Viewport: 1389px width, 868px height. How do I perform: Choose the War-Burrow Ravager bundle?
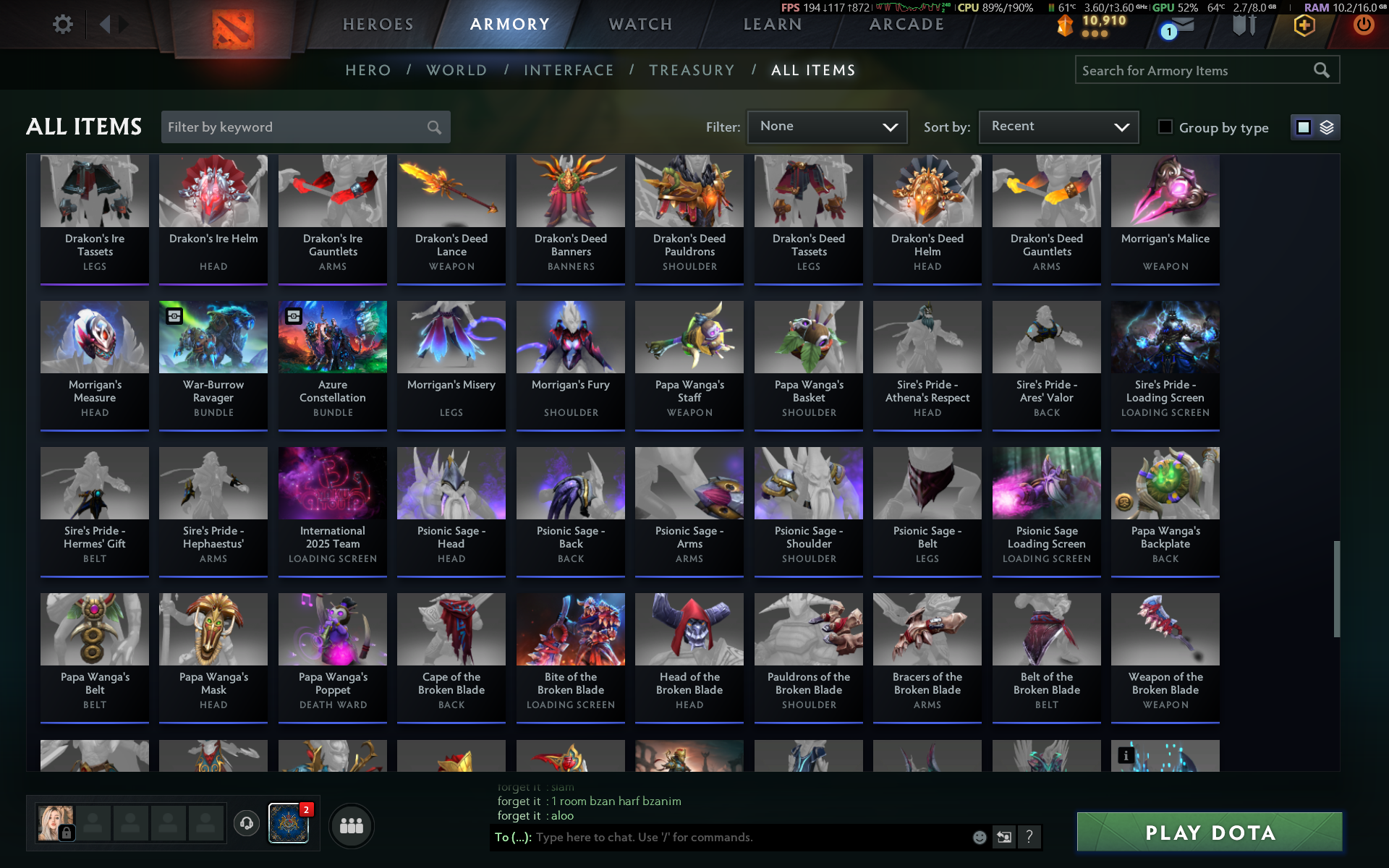tap(213, 365)
